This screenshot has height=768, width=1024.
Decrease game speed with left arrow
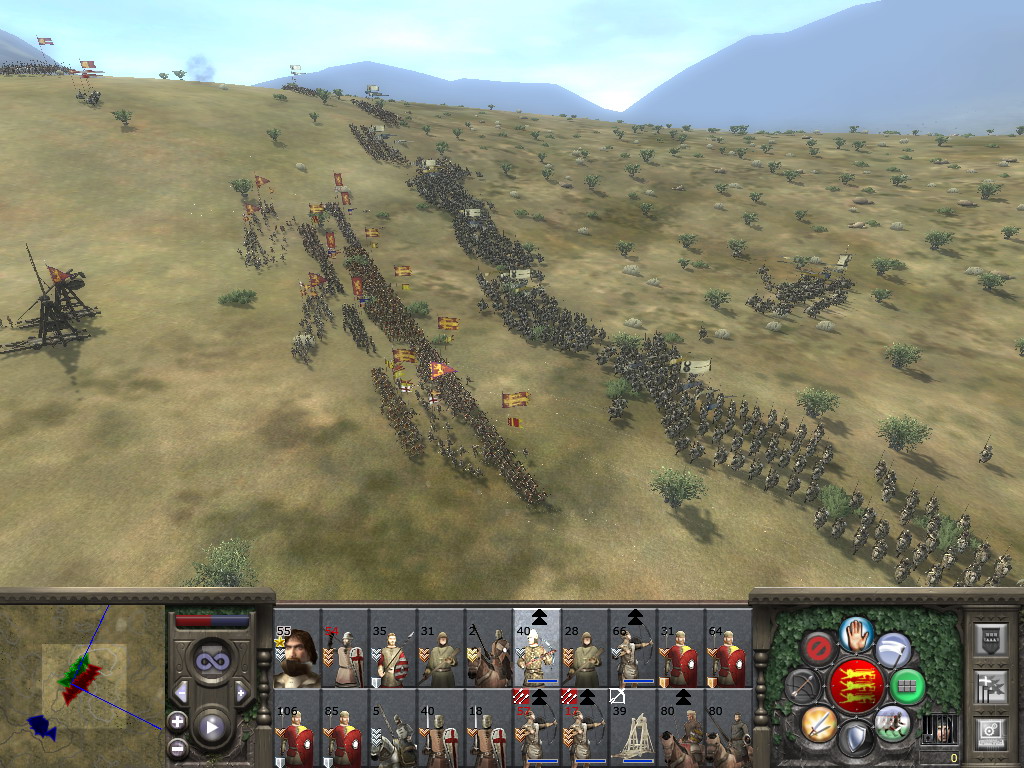181,692
